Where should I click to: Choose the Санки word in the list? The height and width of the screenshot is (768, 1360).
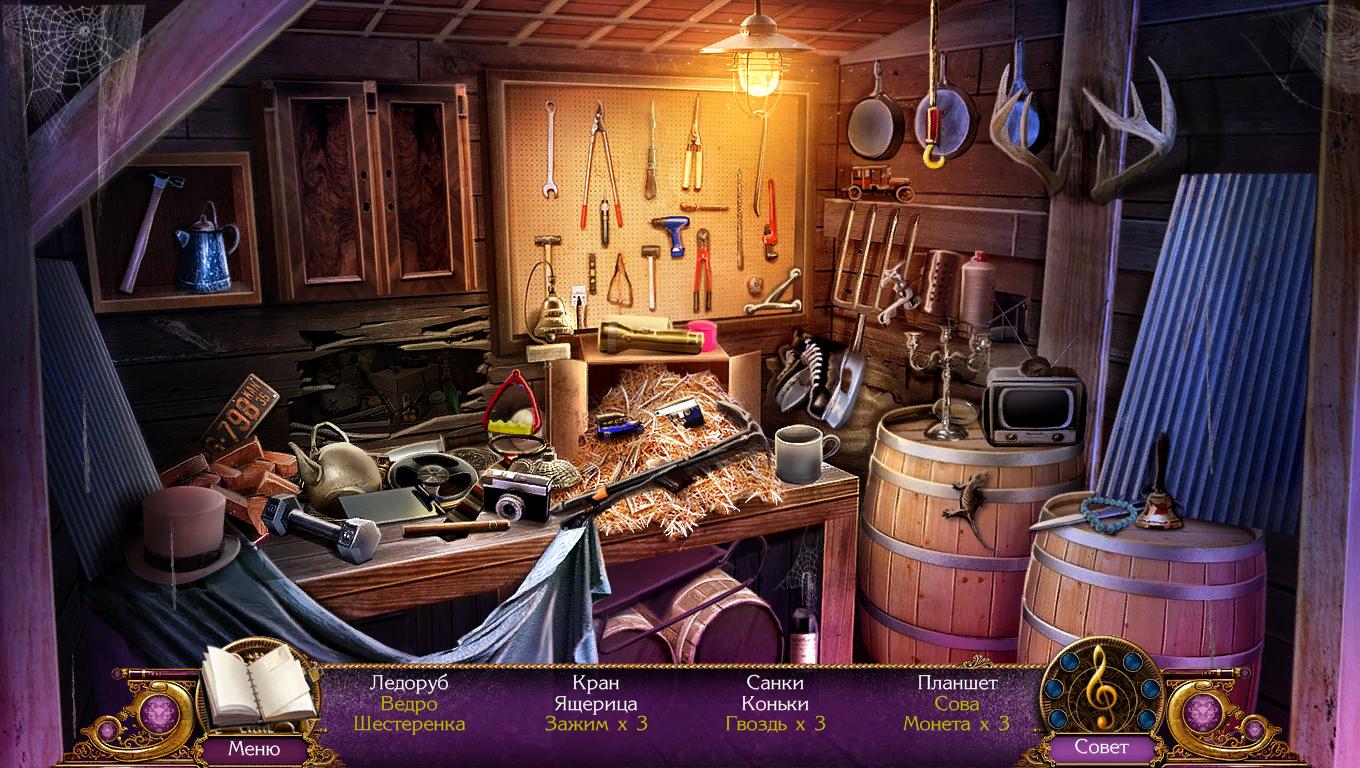point(775,683)
